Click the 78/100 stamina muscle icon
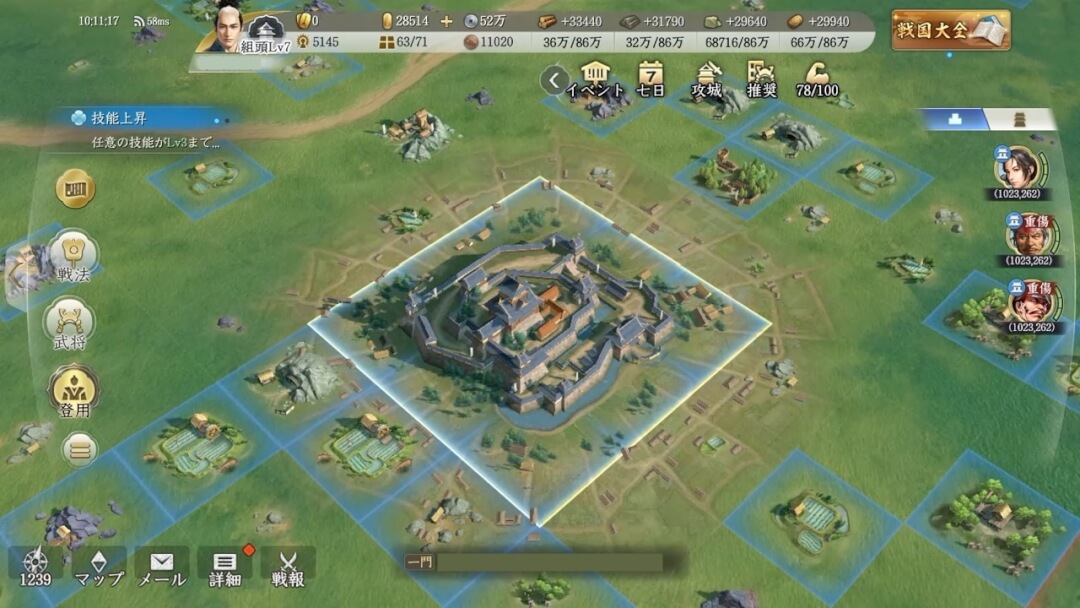1080x608 pixels. (817, 79)
